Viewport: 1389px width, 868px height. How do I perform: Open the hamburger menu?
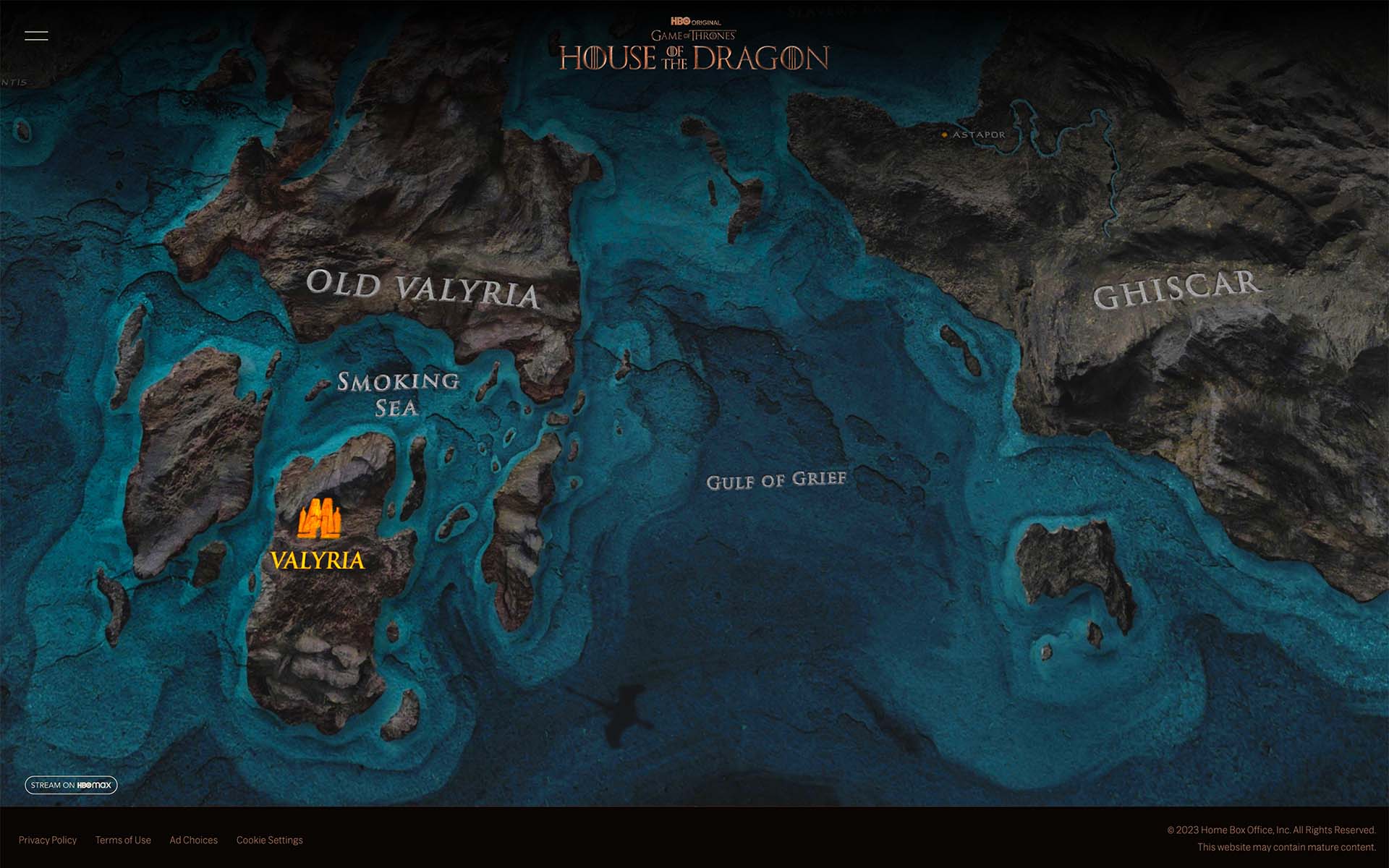tap(36, 35)
